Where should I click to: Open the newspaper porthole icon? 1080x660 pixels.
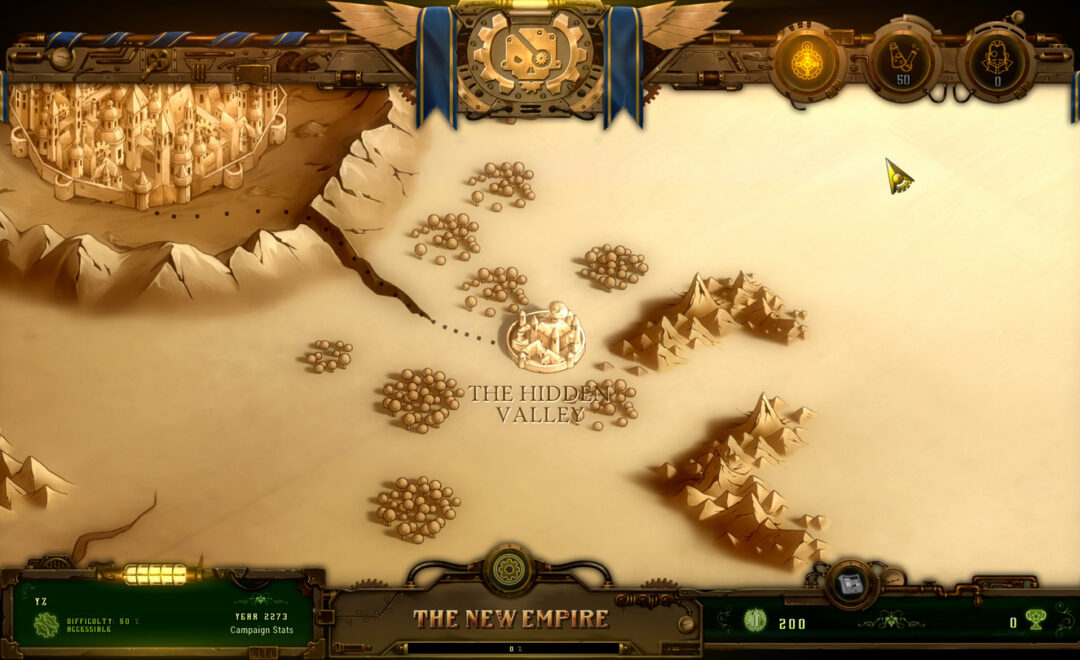[851, 584]
